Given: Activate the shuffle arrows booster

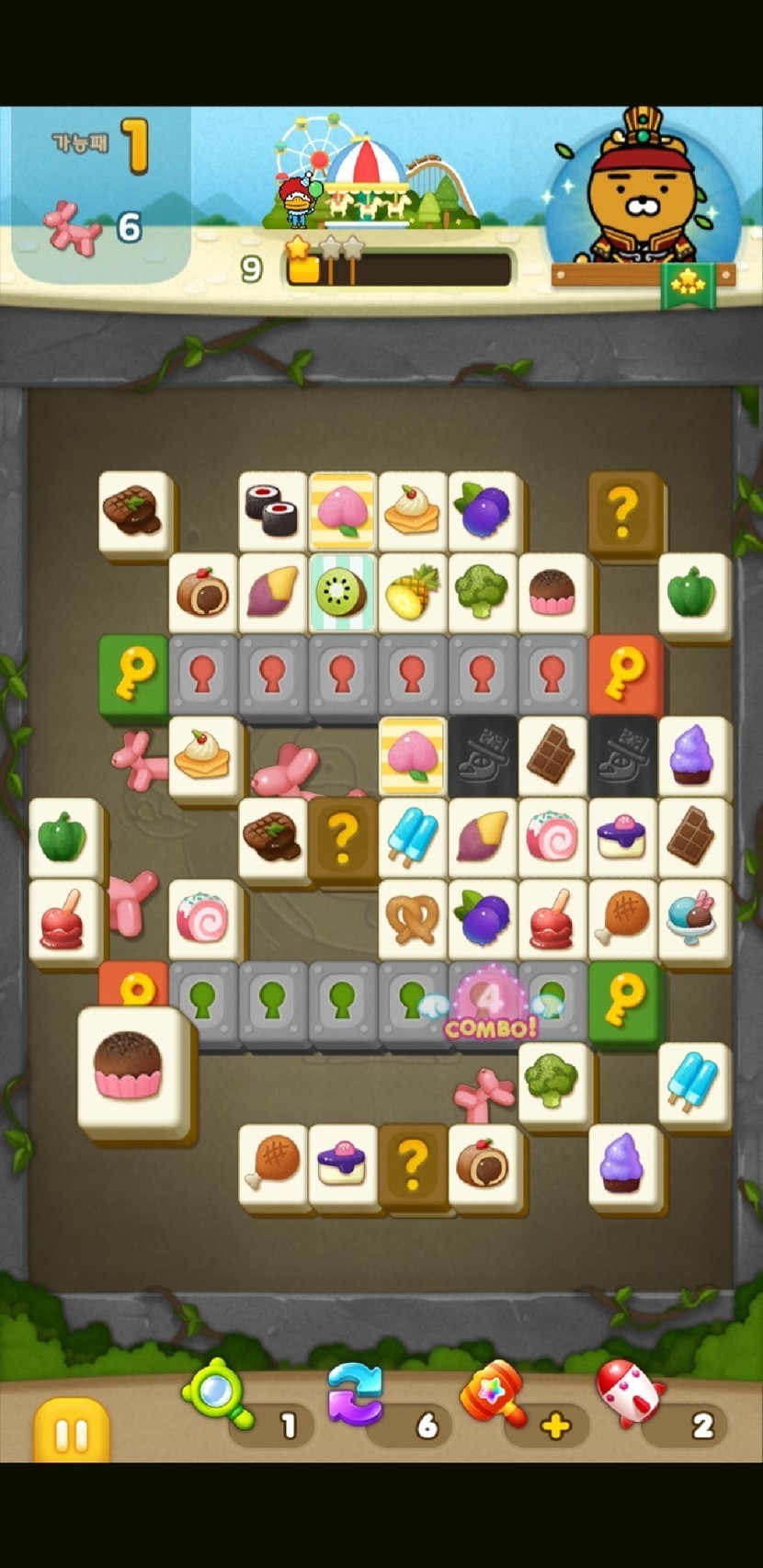Looking at the screenshot, I should 355,1394.
